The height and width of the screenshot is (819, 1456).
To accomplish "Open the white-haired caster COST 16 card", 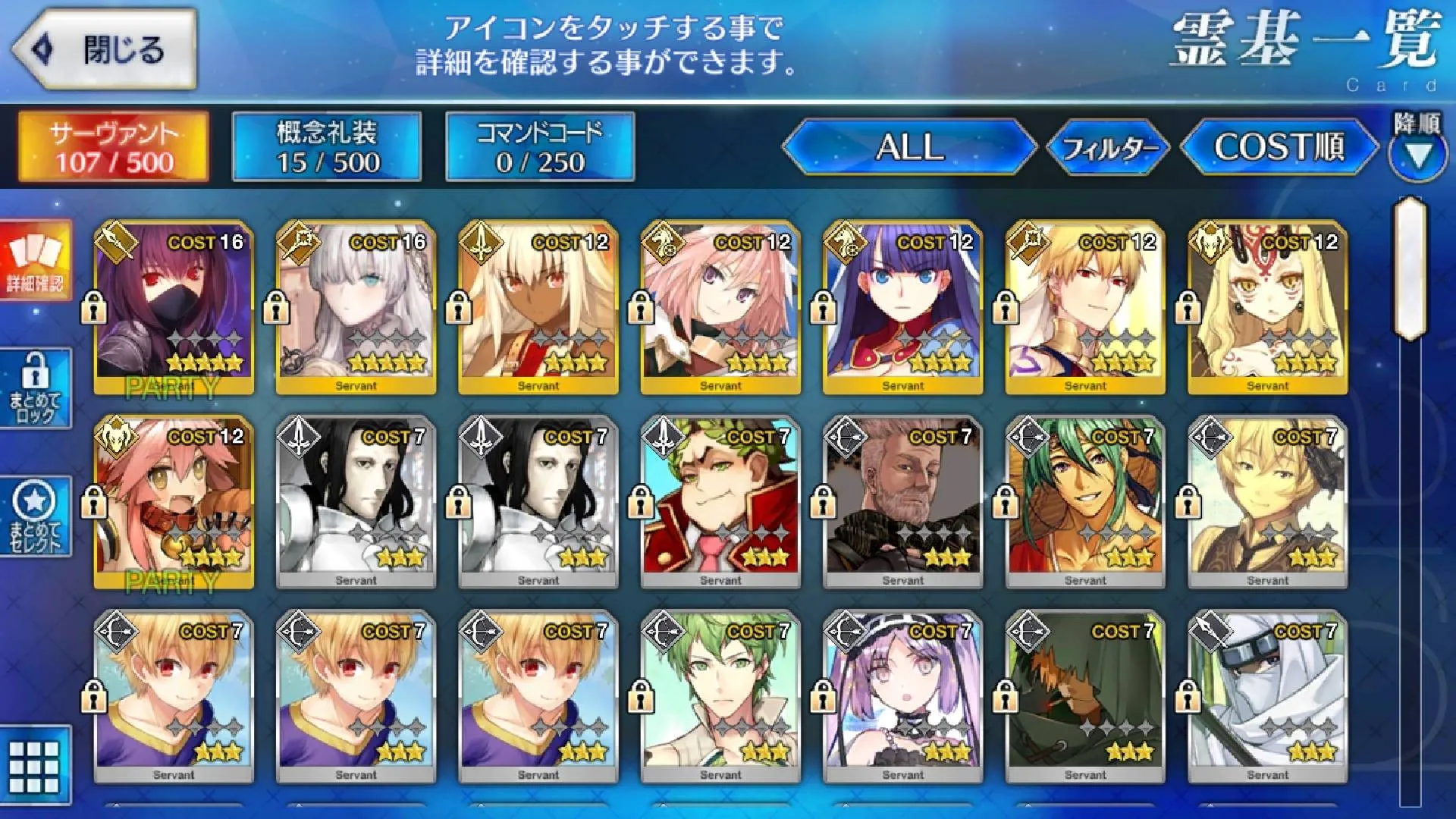I will 356,308.
